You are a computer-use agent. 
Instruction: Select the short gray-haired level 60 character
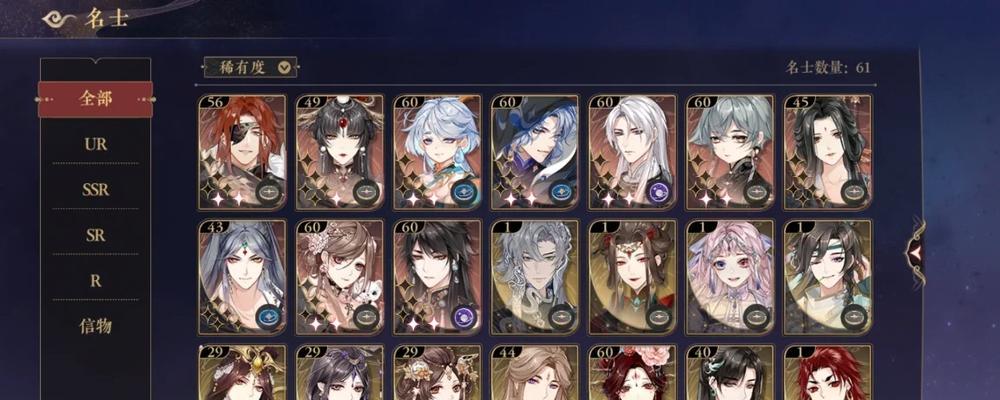[x=730, y=152]
